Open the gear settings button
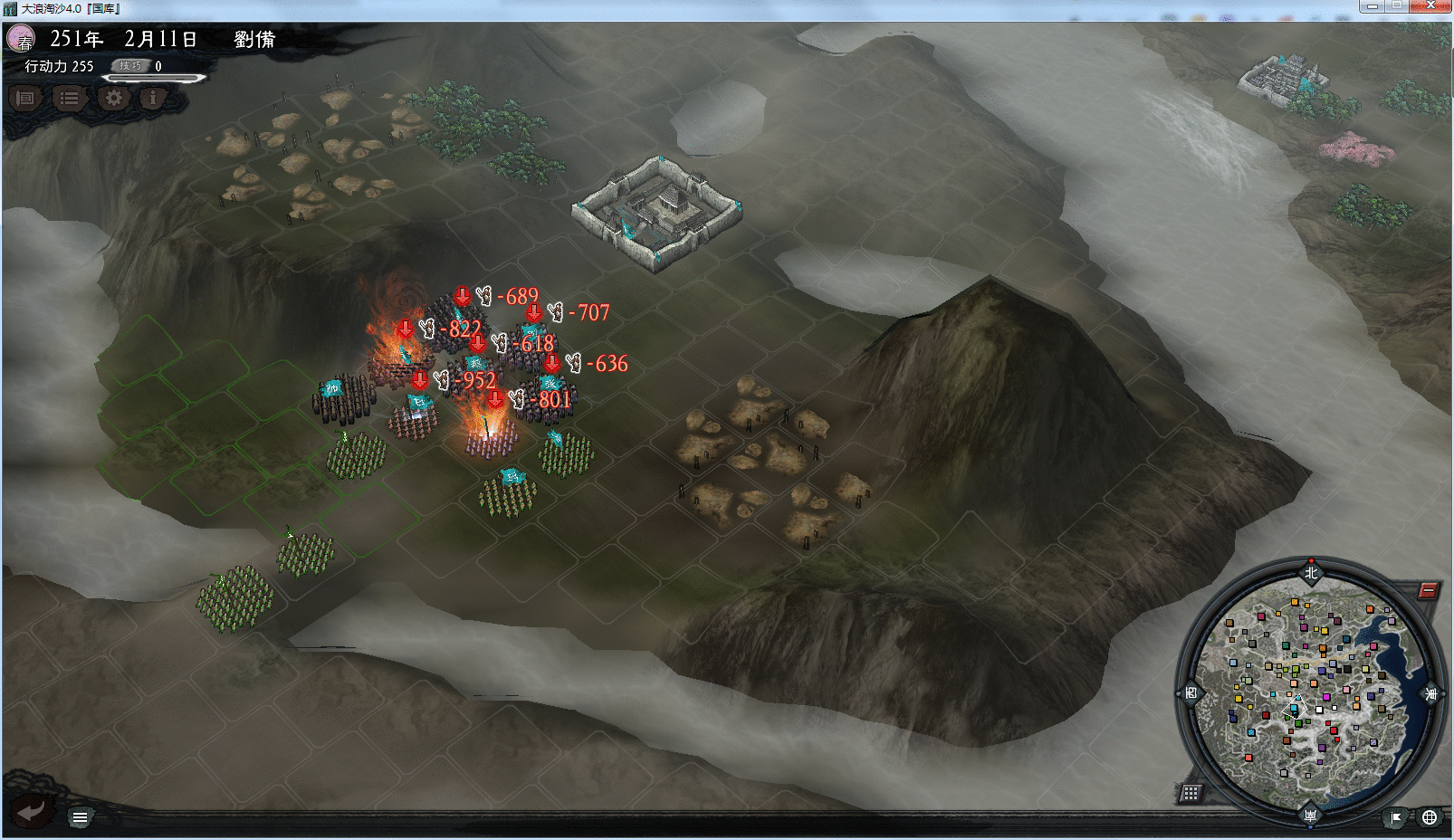Viewport: 1454px width, 840px height. tap(114, 98)
